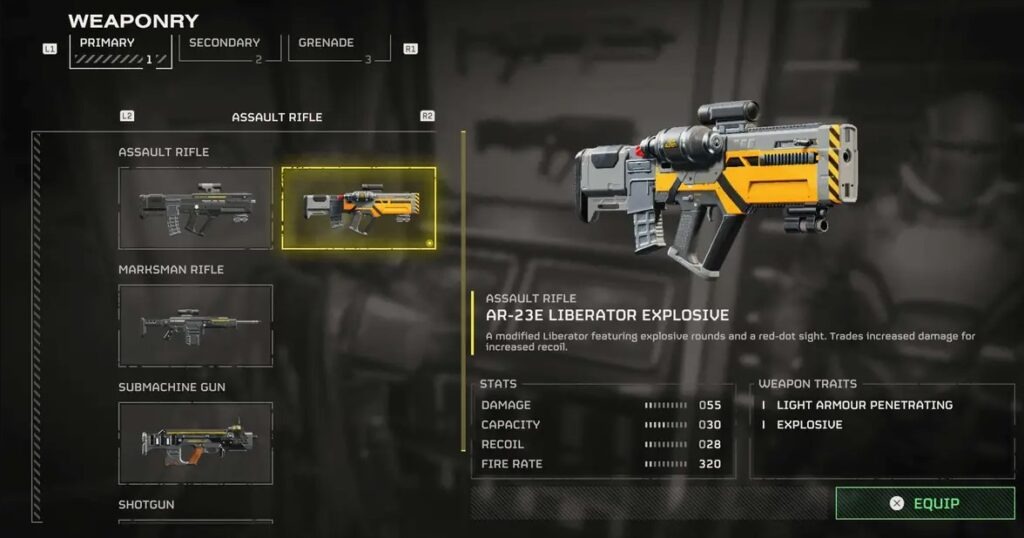1024x538 pixels.
Task: Switch to the Primary weapon tab
Action: (120, 50)
